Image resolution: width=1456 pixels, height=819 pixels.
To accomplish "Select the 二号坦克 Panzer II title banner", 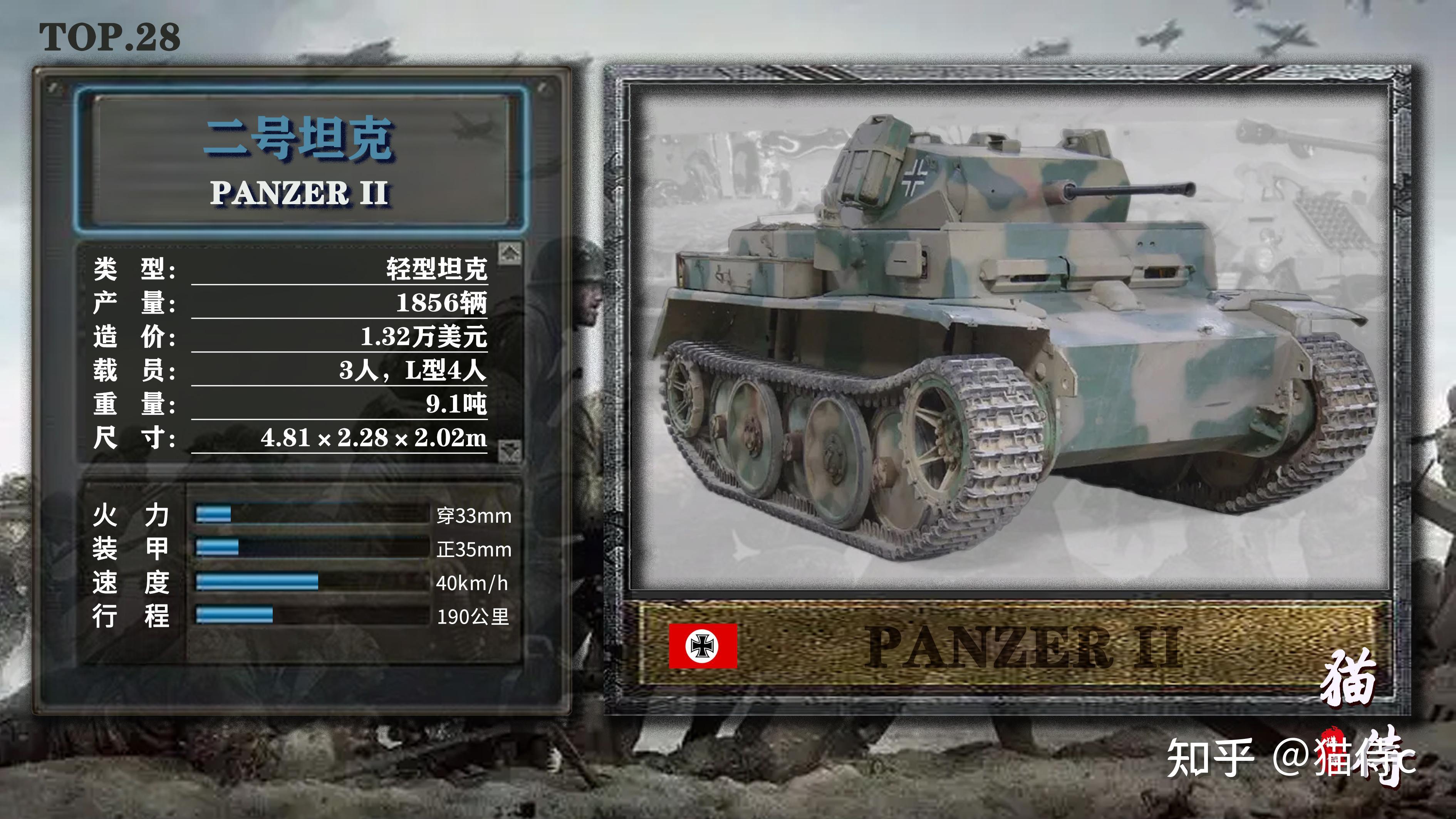I will tap(300, 160).
